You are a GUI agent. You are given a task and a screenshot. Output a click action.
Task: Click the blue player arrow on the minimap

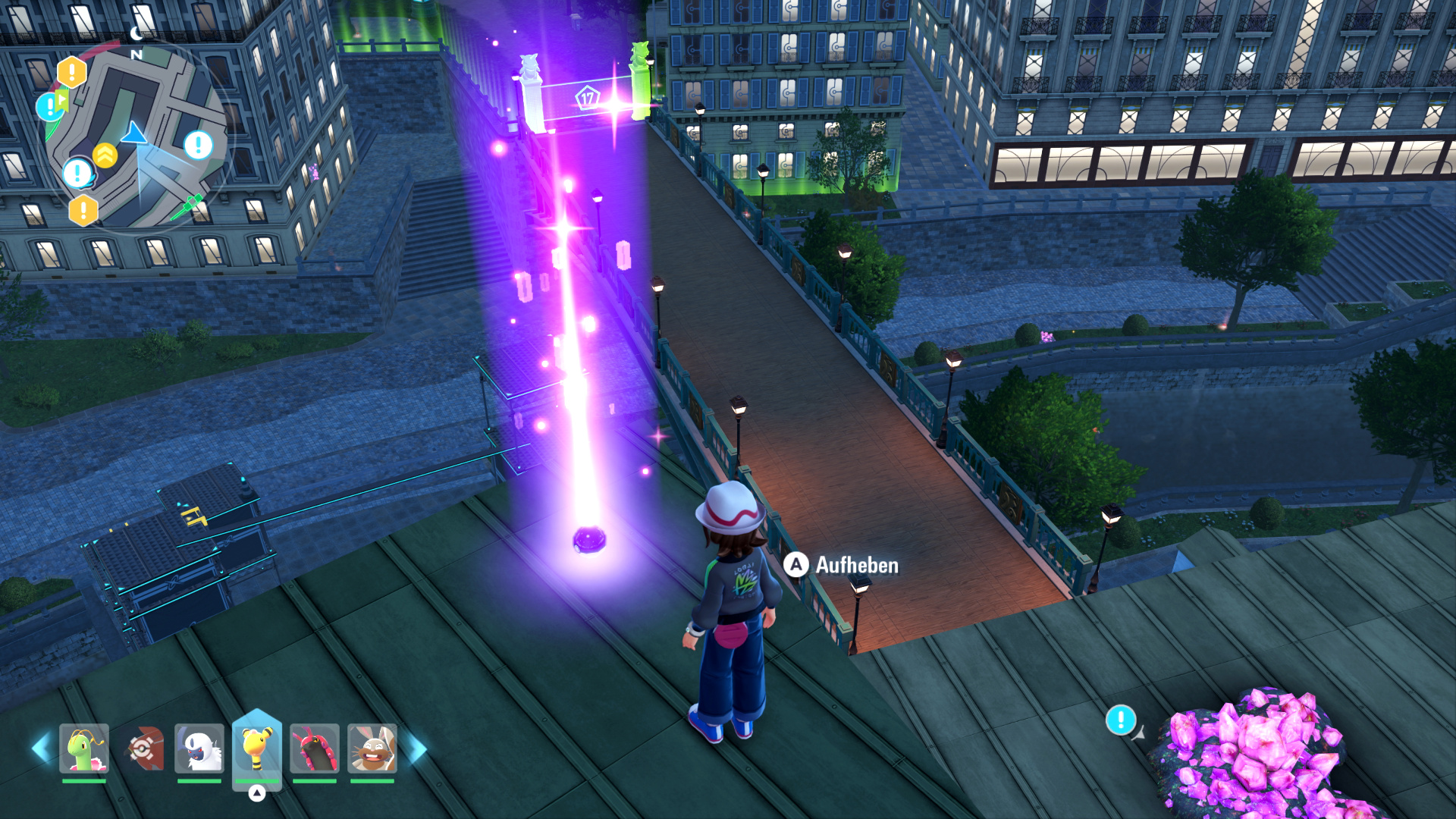135,133
